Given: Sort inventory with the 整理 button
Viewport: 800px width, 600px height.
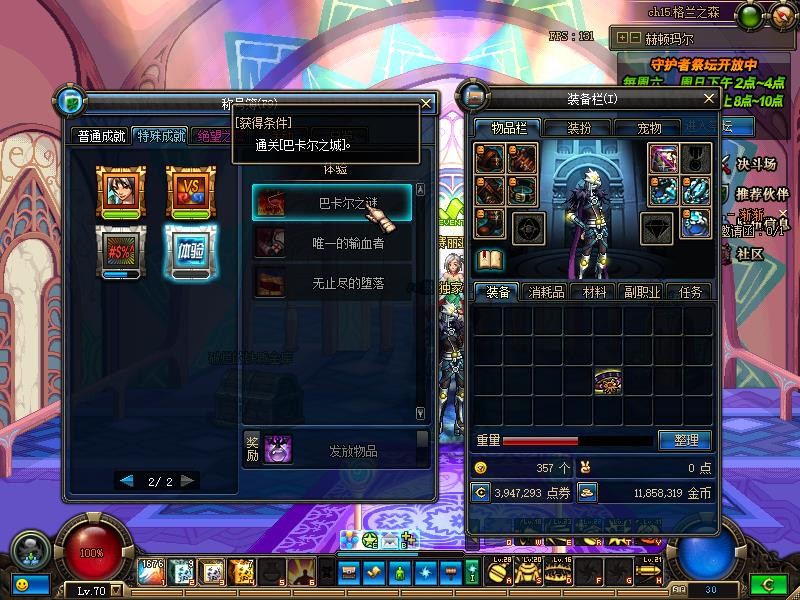Looking at the screenshot, I should pos(685,440).
